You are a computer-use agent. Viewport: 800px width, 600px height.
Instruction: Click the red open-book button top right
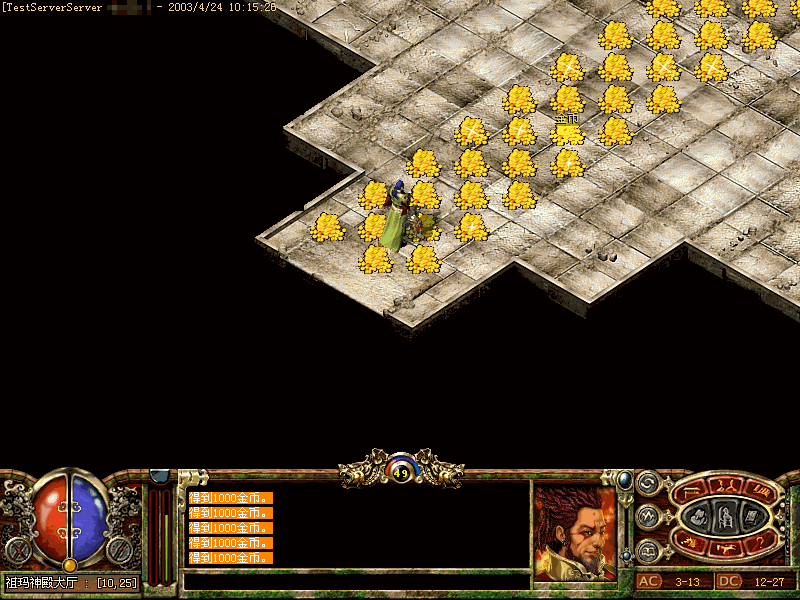point(762,490)
